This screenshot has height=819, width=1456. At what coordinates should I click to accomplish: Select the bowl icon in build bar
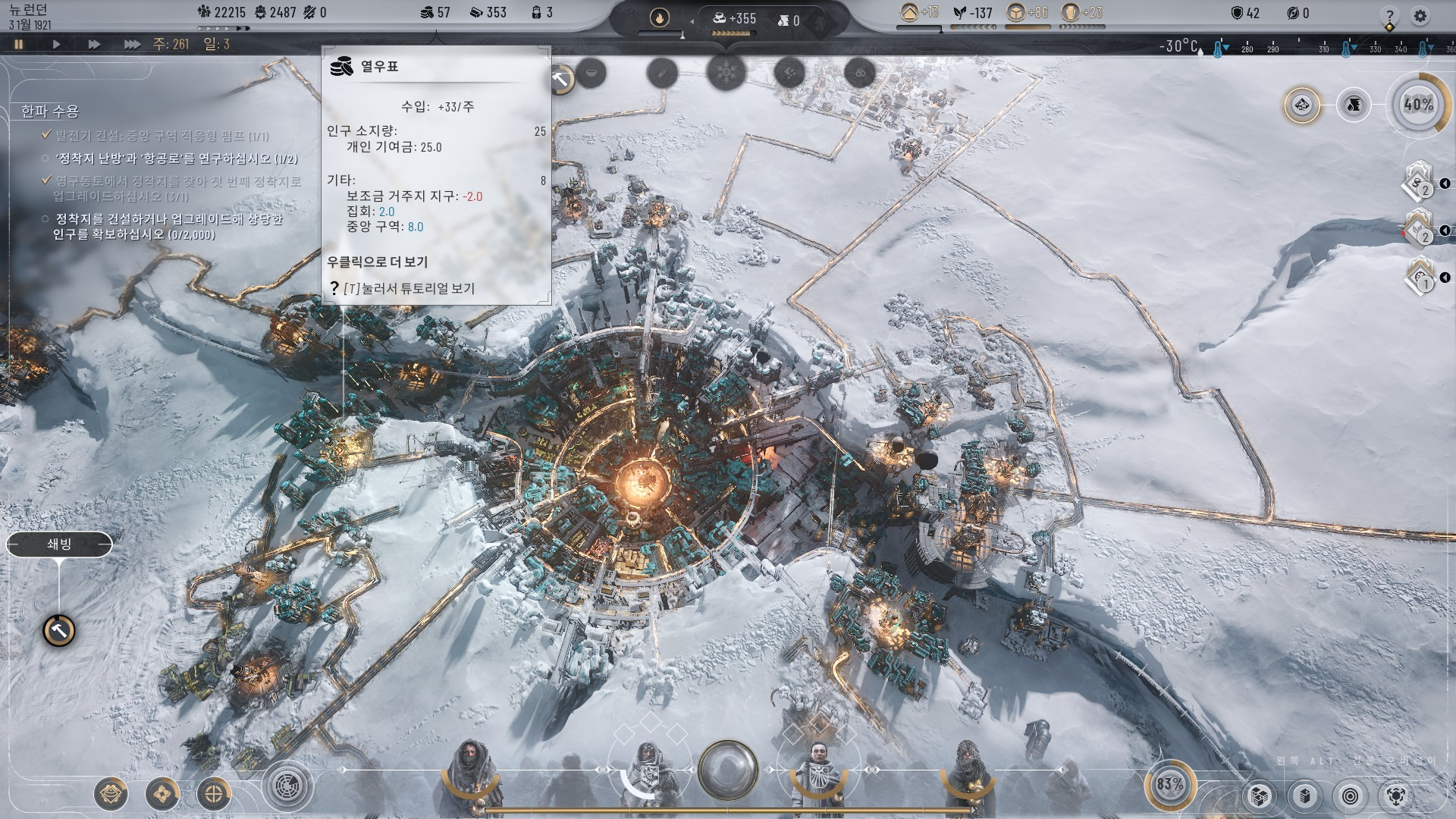tap(591, 74)
